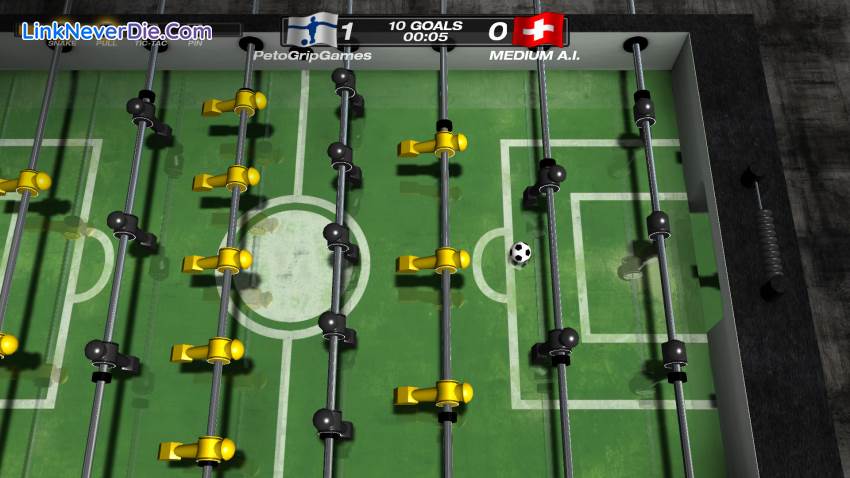
Task: Choose the PULL shot type
Action: (106, 44)
